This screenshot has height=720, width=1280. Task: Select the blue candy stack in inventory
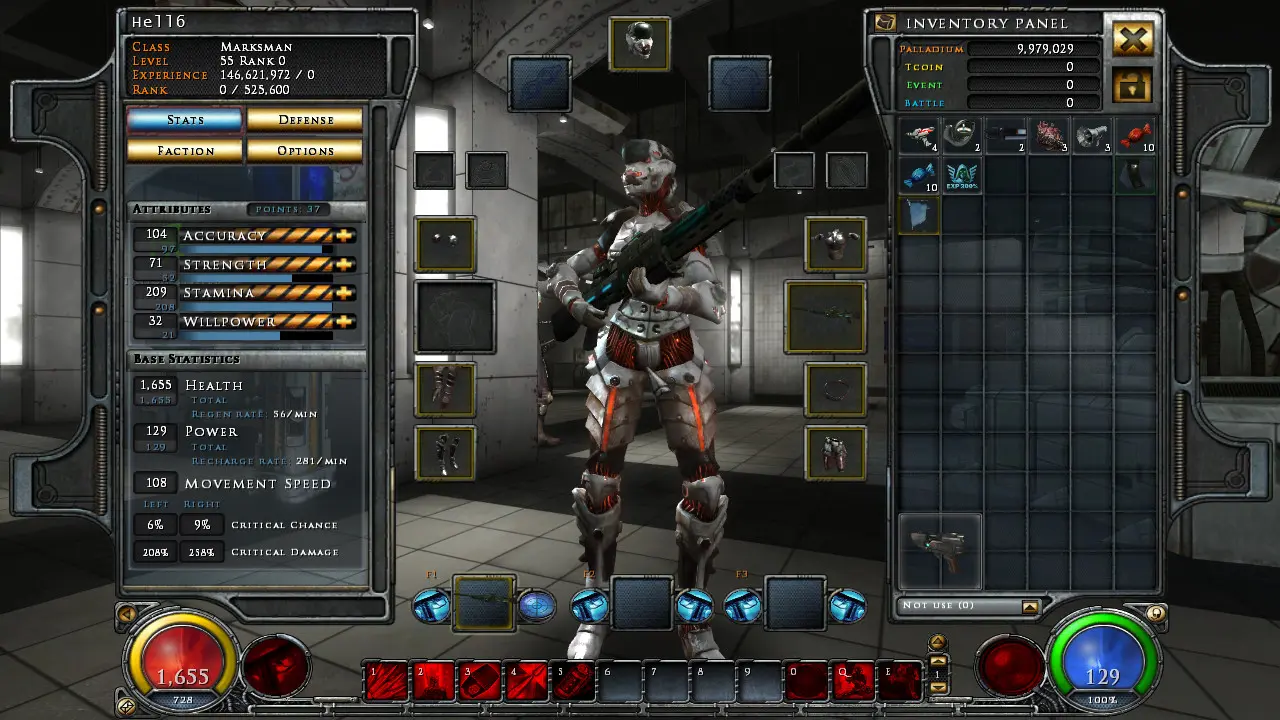(919, 175)
